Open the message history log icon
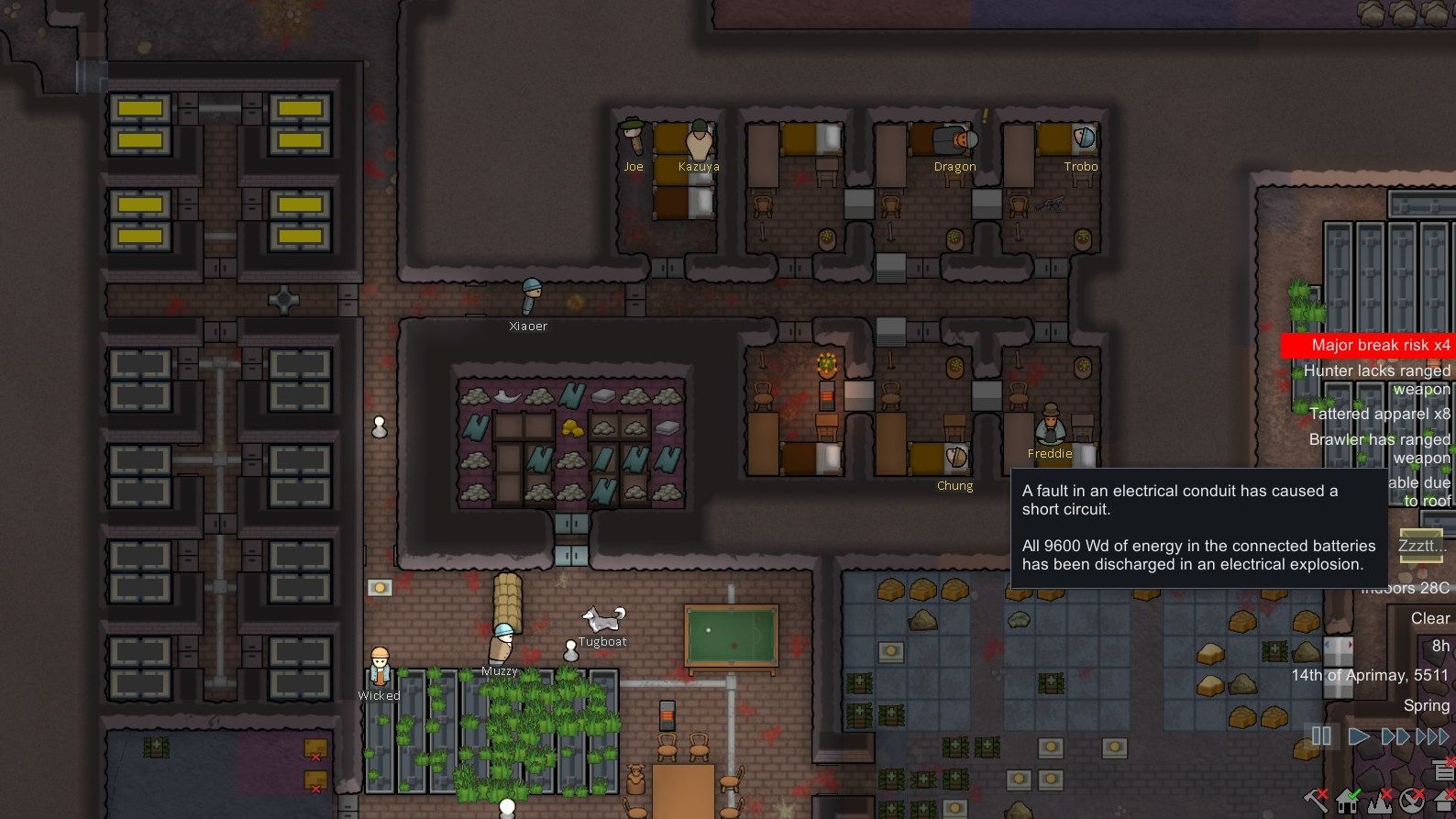The height and width of the screenshot is (819, 1456). pos(1442,771)
